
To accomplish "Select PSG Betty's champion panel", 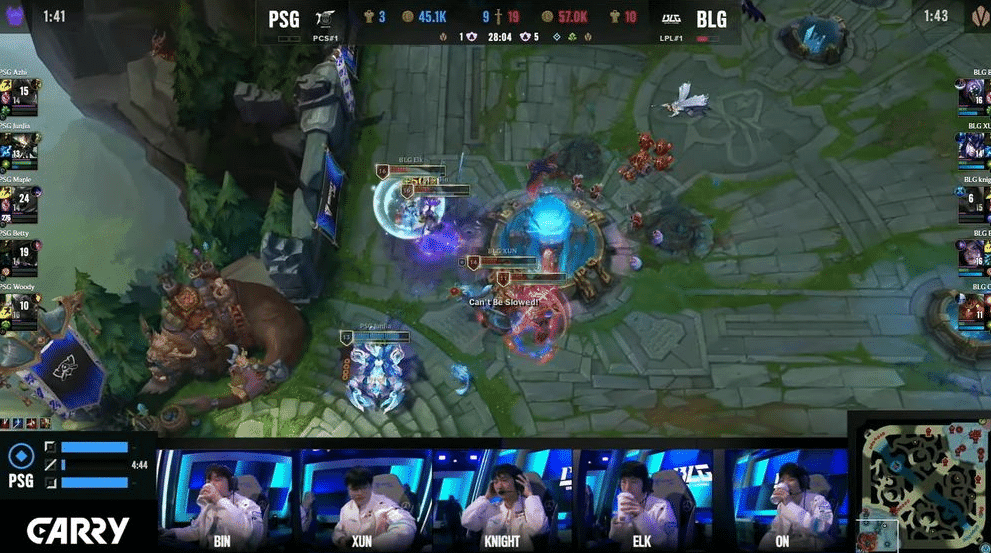I will 20,252.
